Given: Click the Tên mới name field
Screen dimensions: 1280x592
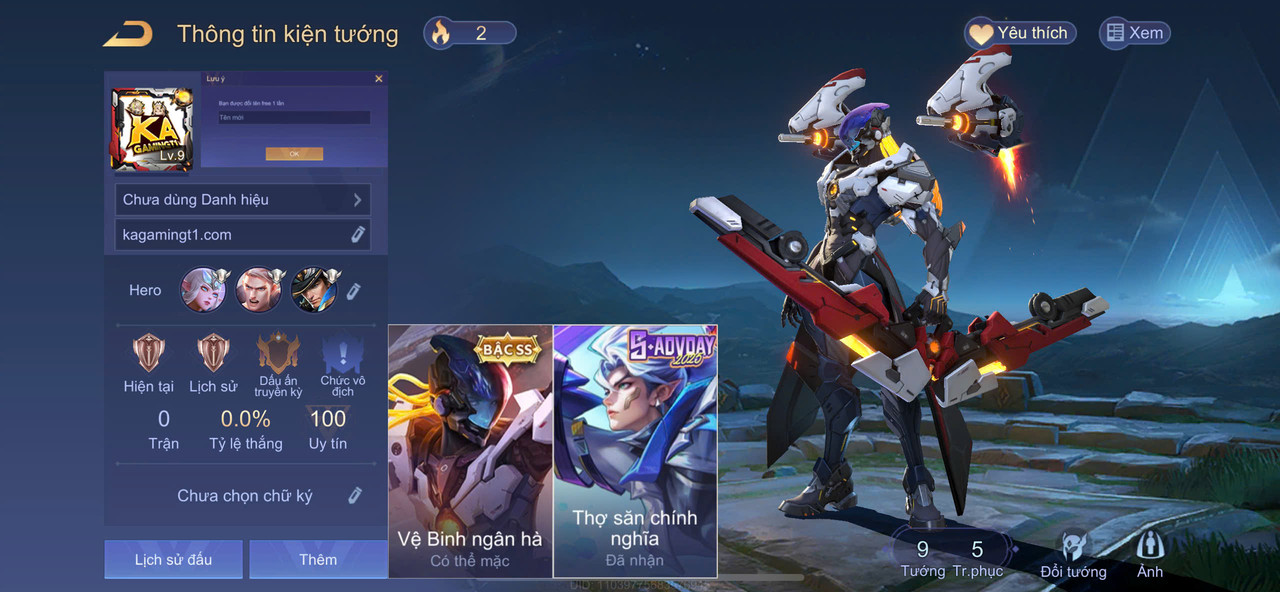Looking at the screenshot, I should (x=294, y=118).
